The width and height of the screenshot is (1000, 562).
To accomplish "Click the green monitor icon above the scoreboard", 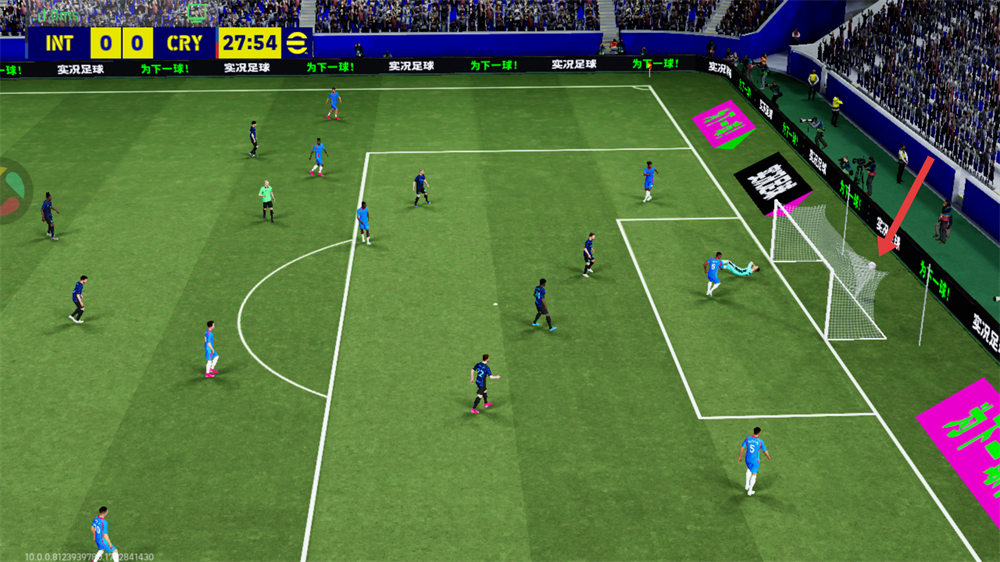I will (197, 12).
